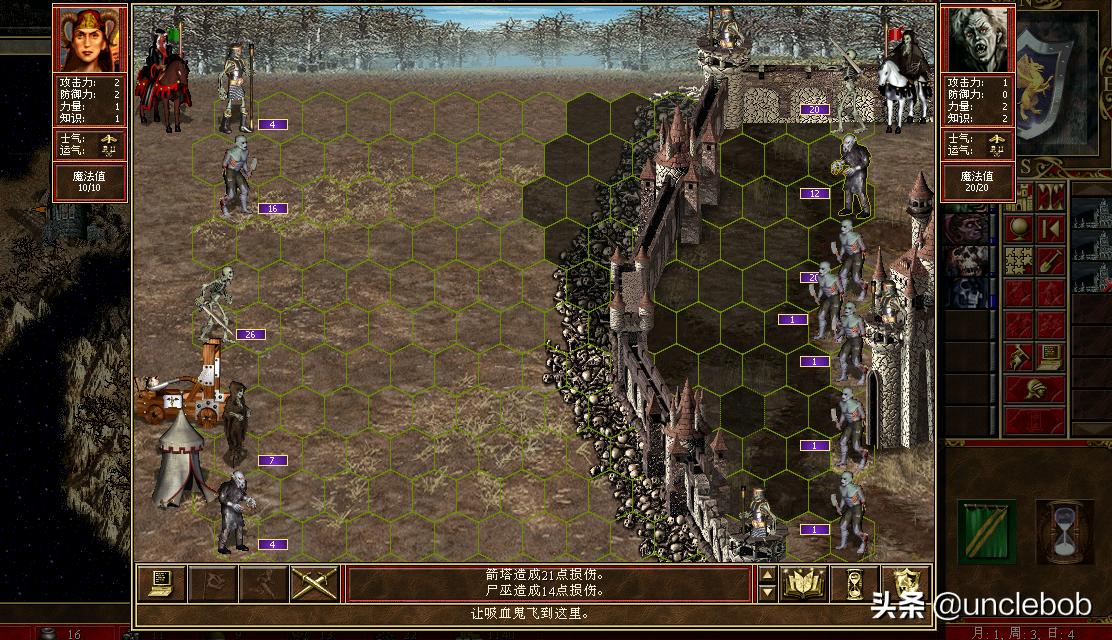Viewport: 1112px width, 640px height.
Task: Toggle auto-combat with the crossed swords
Action: click(x=314, y=584)
